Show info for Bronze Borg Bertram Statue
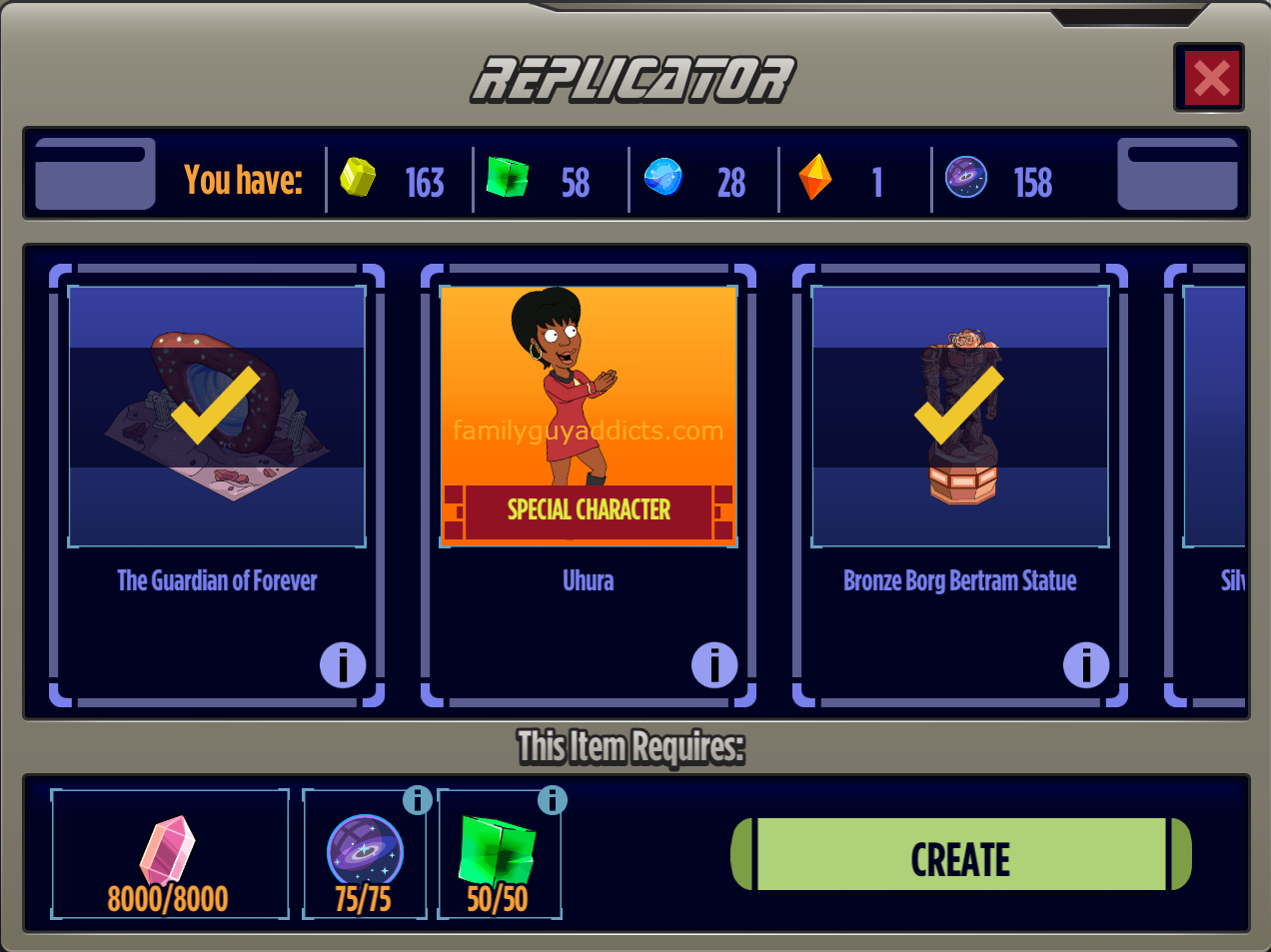This screenshot has width=1271, height=952. tap(1086, 665)
